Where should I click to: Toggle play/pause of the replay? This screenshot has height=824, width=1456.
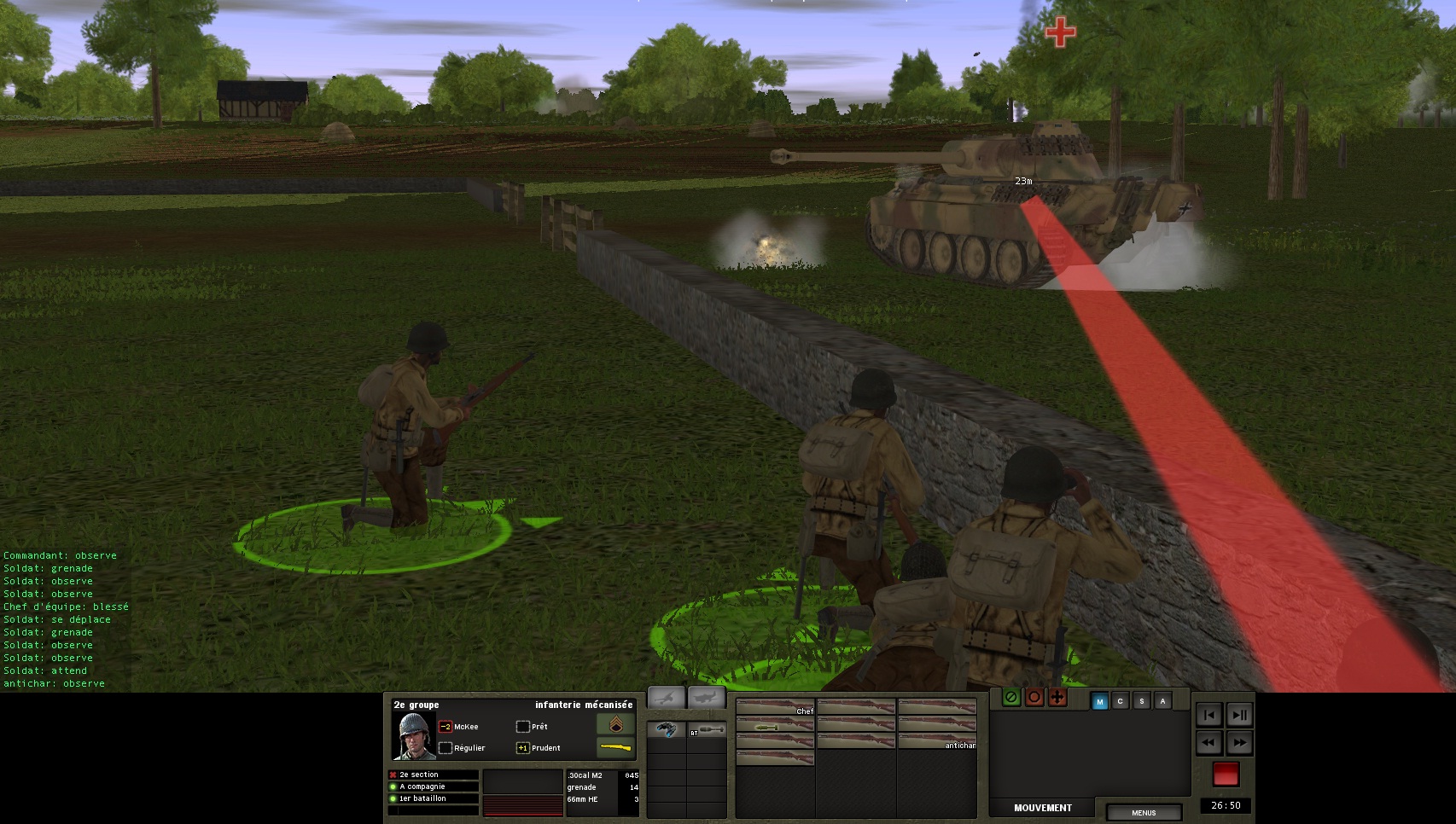[1239, 715]
